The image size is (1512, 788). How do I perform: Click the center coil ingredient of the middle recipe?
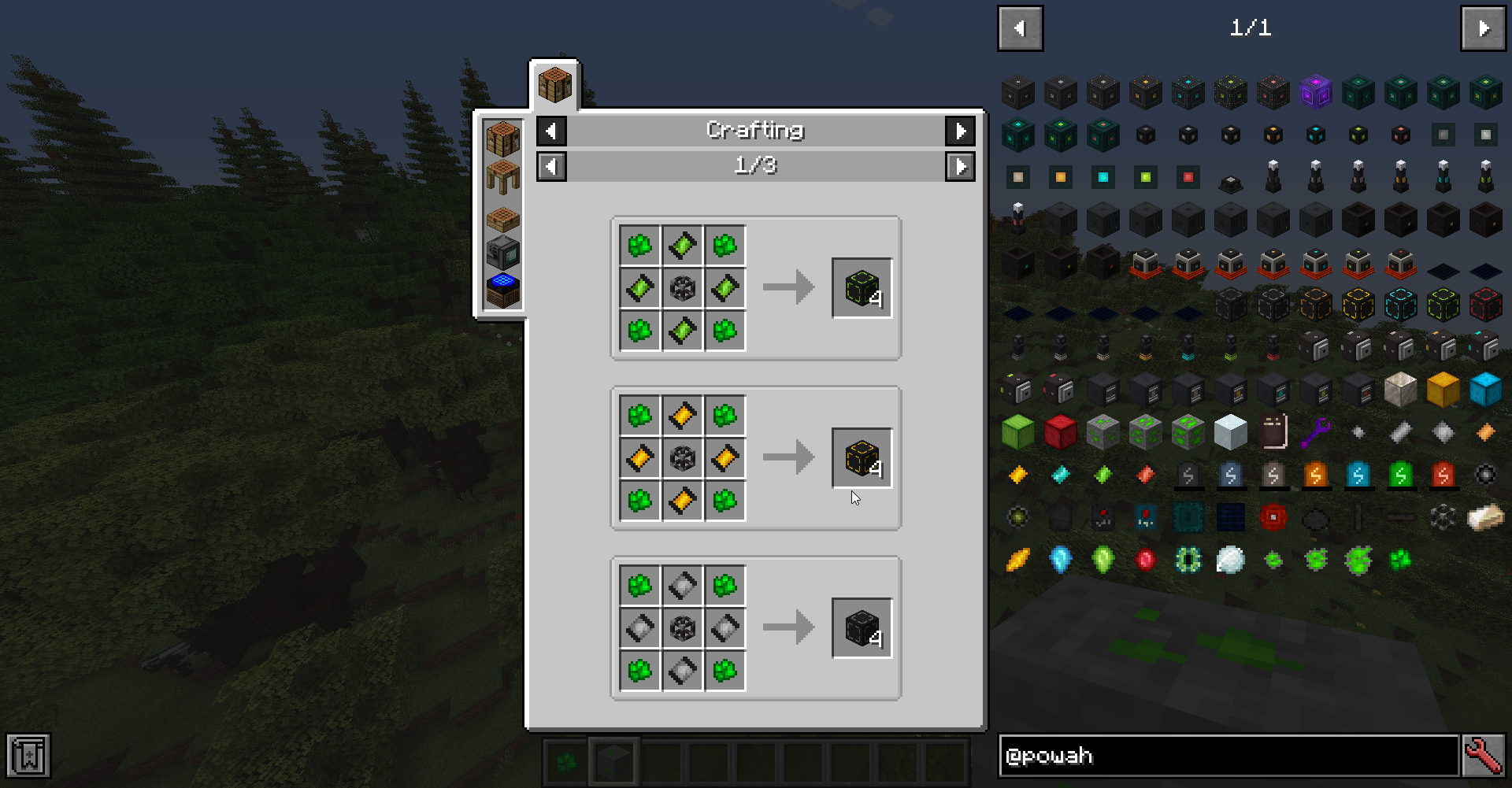pyautogui.click(x=682, y=457)
